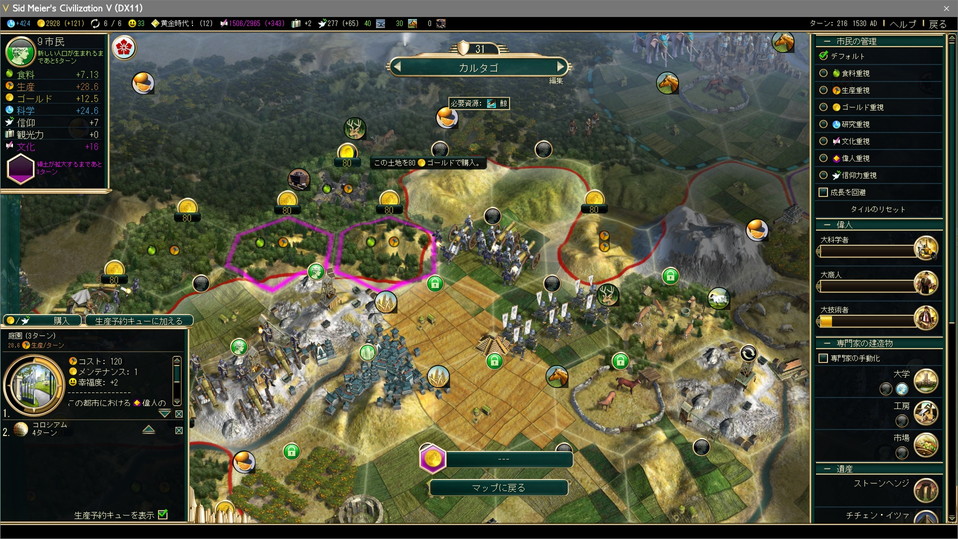Select the 食料重視 food focus option
The width and height of the screenshot is (958, 539).
[x=823, y=72]
